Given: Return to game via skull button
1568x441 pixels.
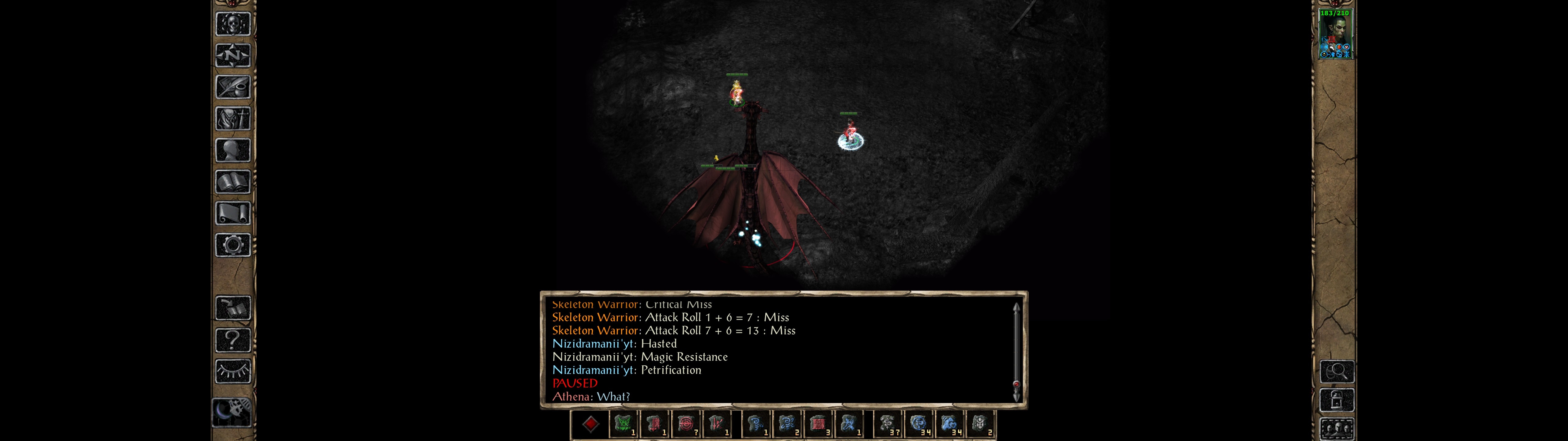Looking at the screenshot, I should pyautogui.click(x=232, y=24).
